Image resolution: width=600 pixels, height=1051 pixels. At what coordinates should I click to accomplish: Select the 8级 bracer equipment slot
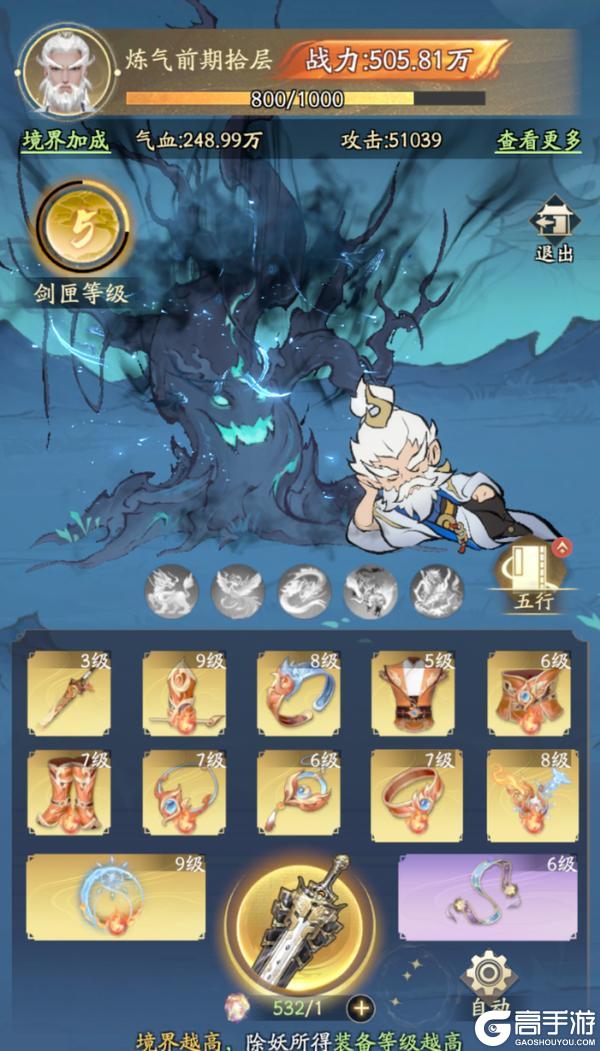pos(298,691)
